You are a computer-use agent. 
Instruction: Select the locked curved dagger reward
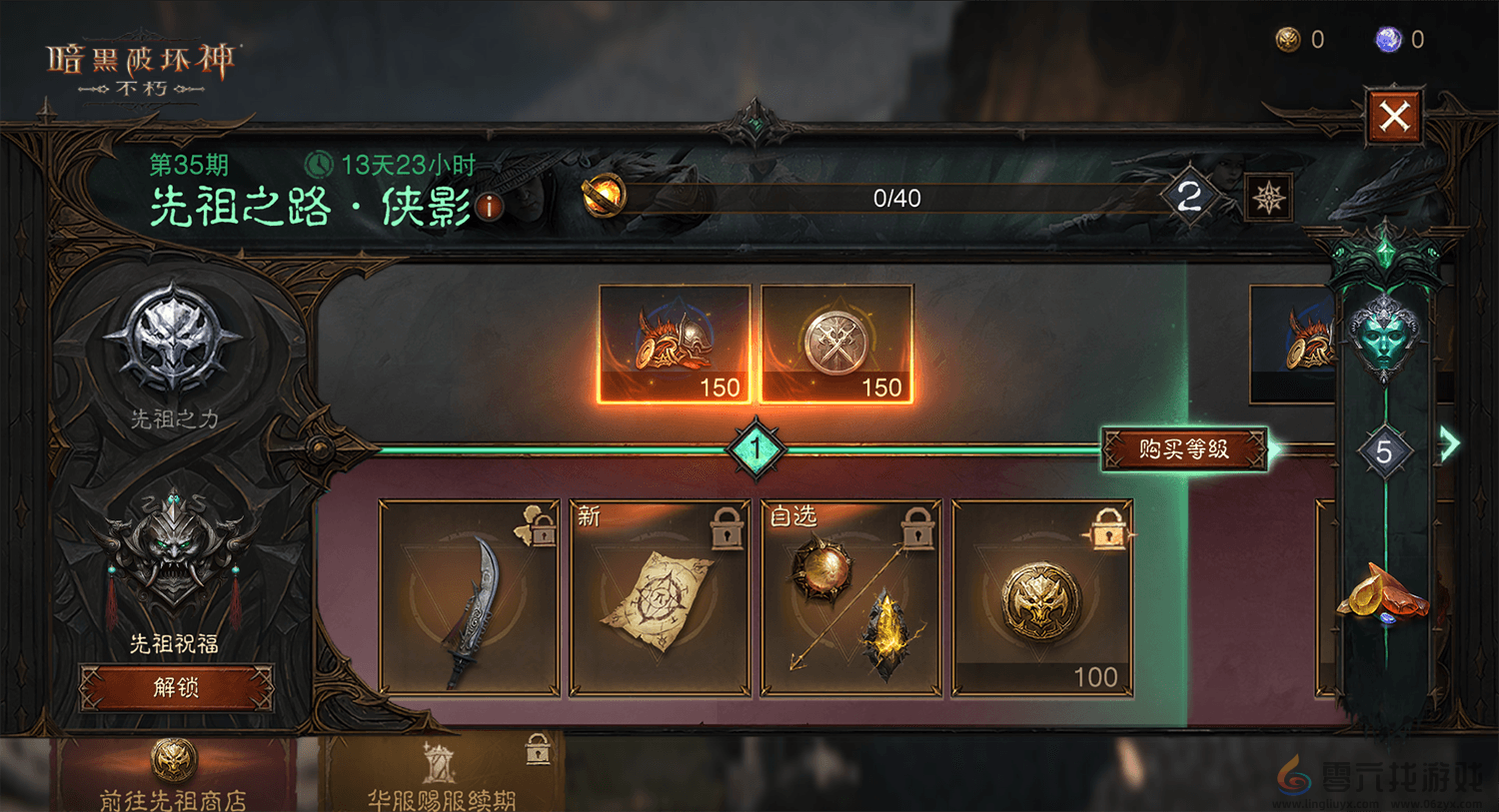tap(470, 597)
